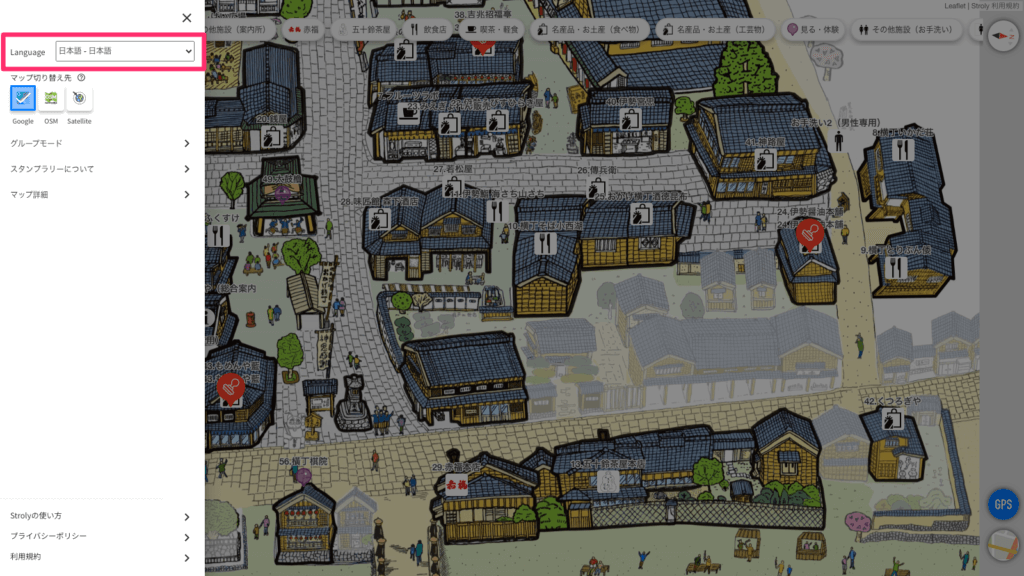Open the Strolyの使い方 entry
The width and height of the screenshot is (1024, 576).
coord(100,516)
